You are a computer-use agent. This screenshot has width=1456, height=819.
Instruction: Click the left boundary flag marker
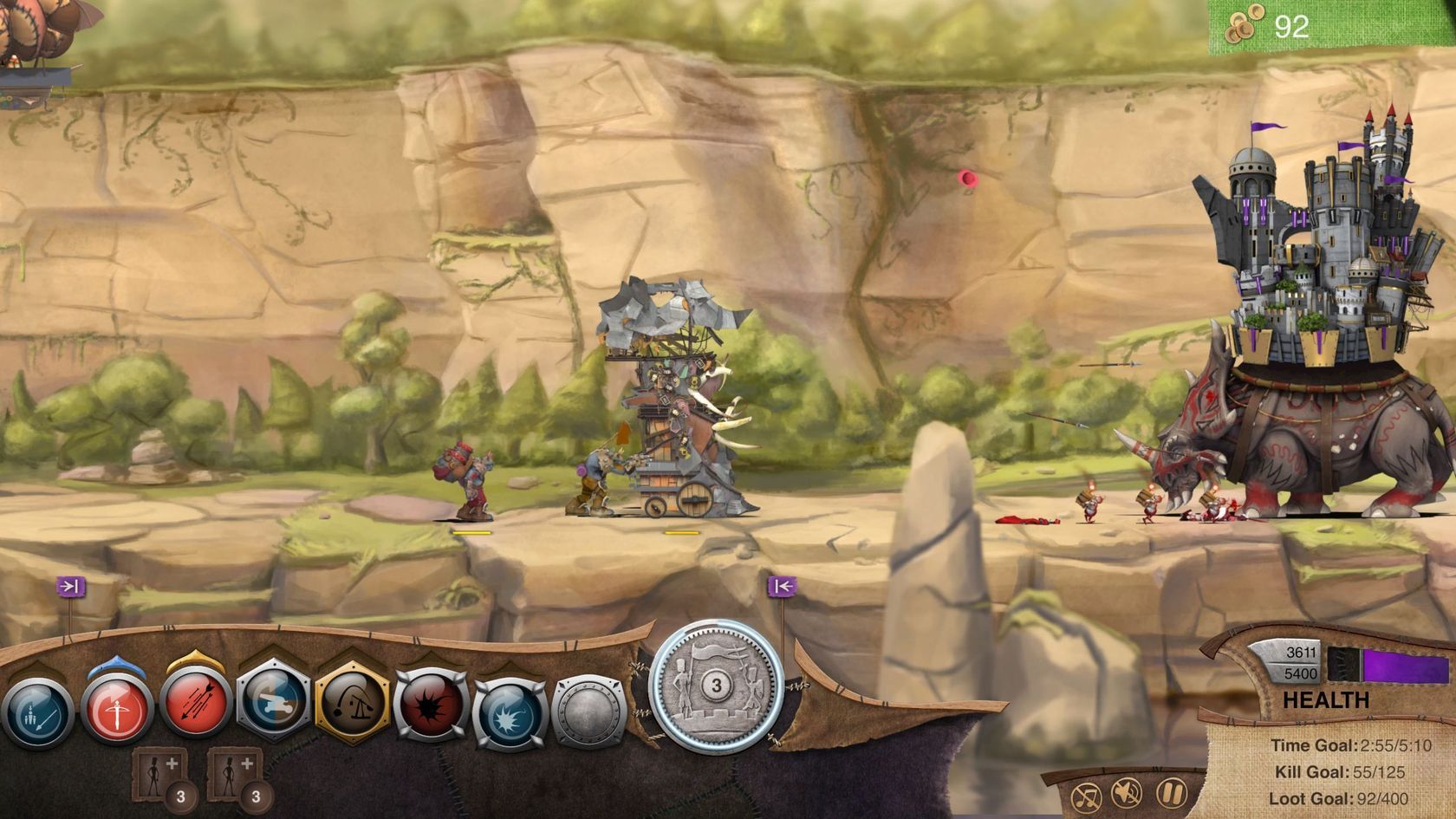[x=71, y=585]
